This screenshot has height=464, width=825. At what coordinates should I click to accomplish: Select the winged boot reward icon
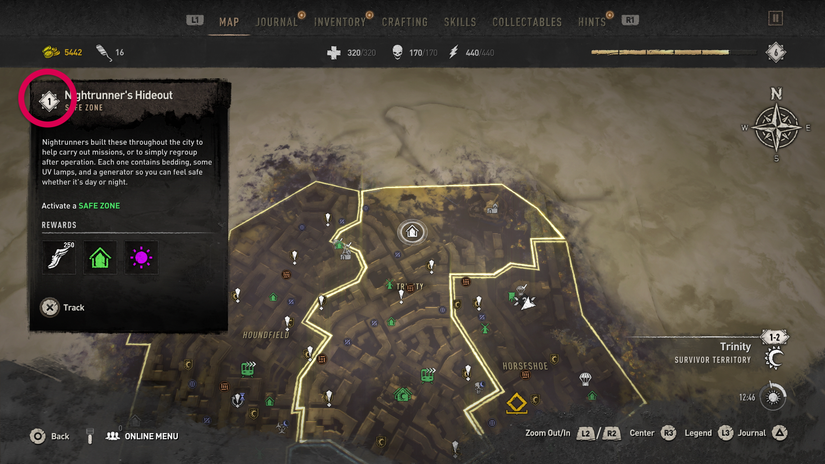tap(59, 258)
